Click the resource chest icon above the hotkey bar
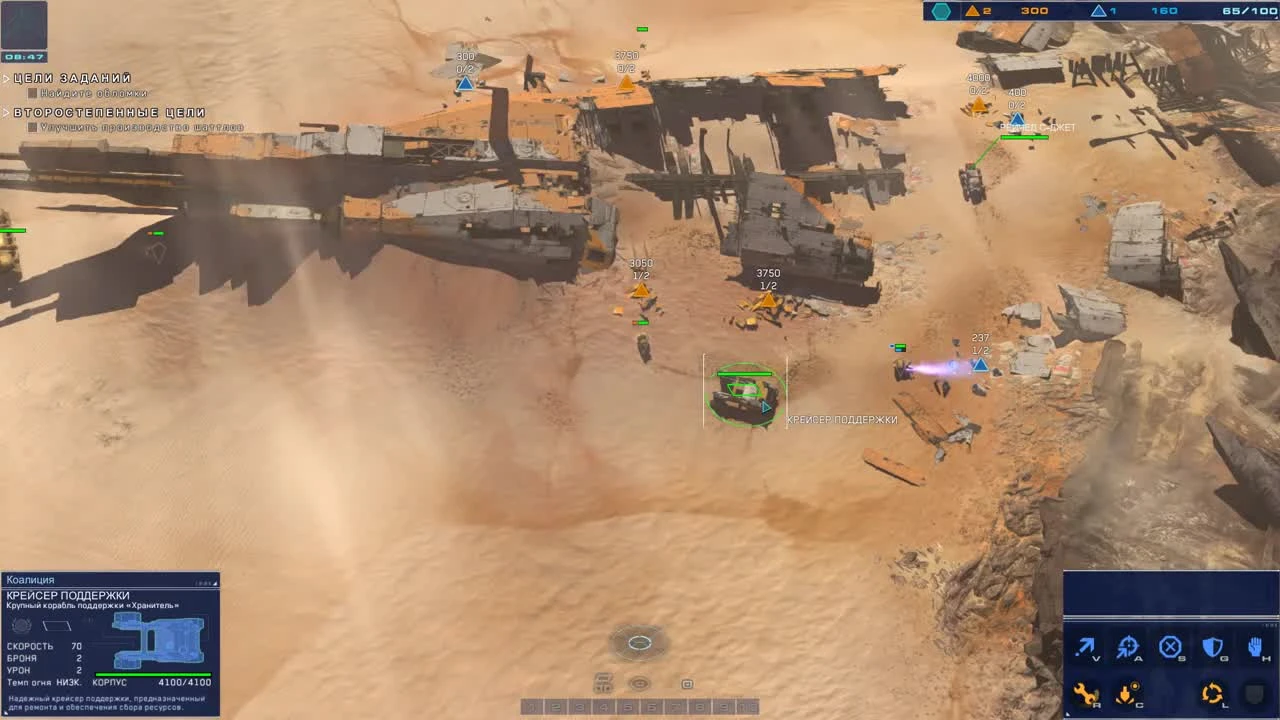1280x720 pixels. (603, 681)
